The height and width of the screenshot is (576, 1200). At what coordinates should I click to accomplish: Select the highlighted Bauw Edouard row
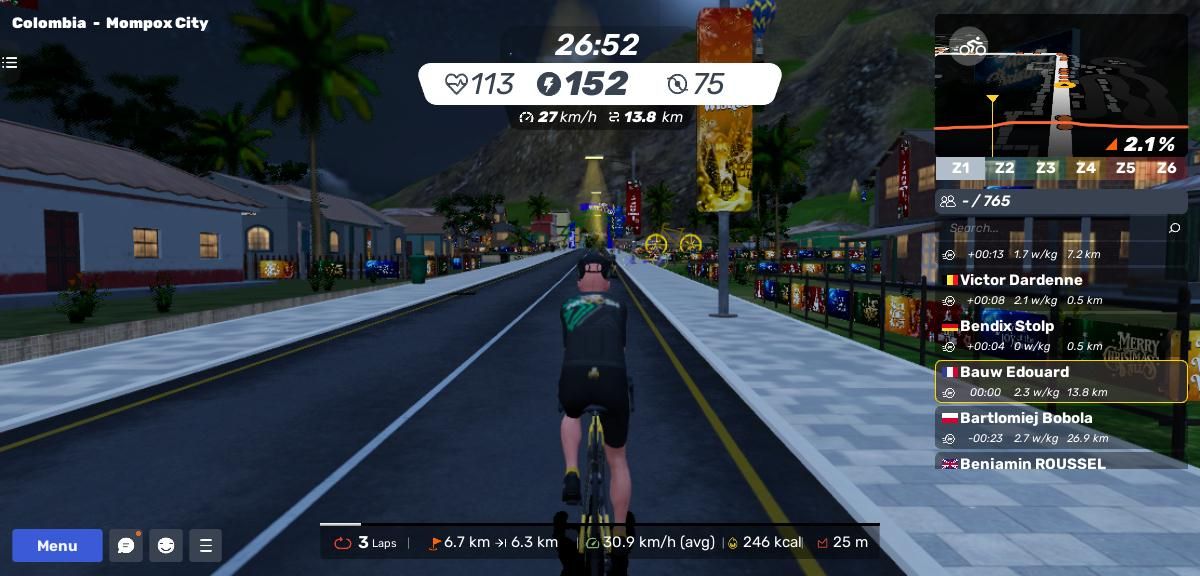(1060, 381)
